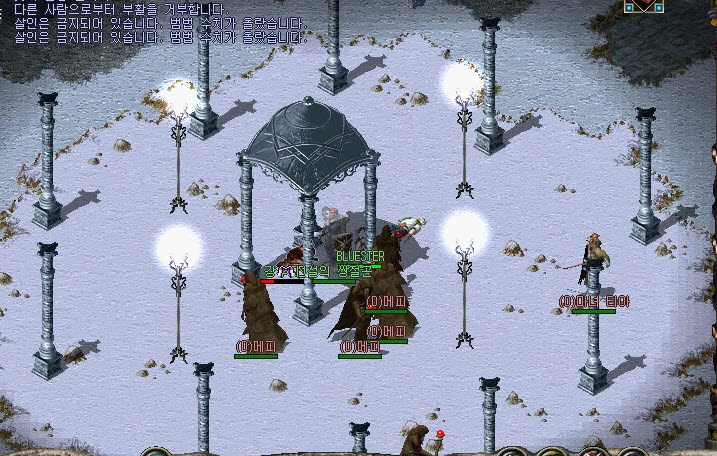Click the diamond-shaped compass widget

[643, 5]
